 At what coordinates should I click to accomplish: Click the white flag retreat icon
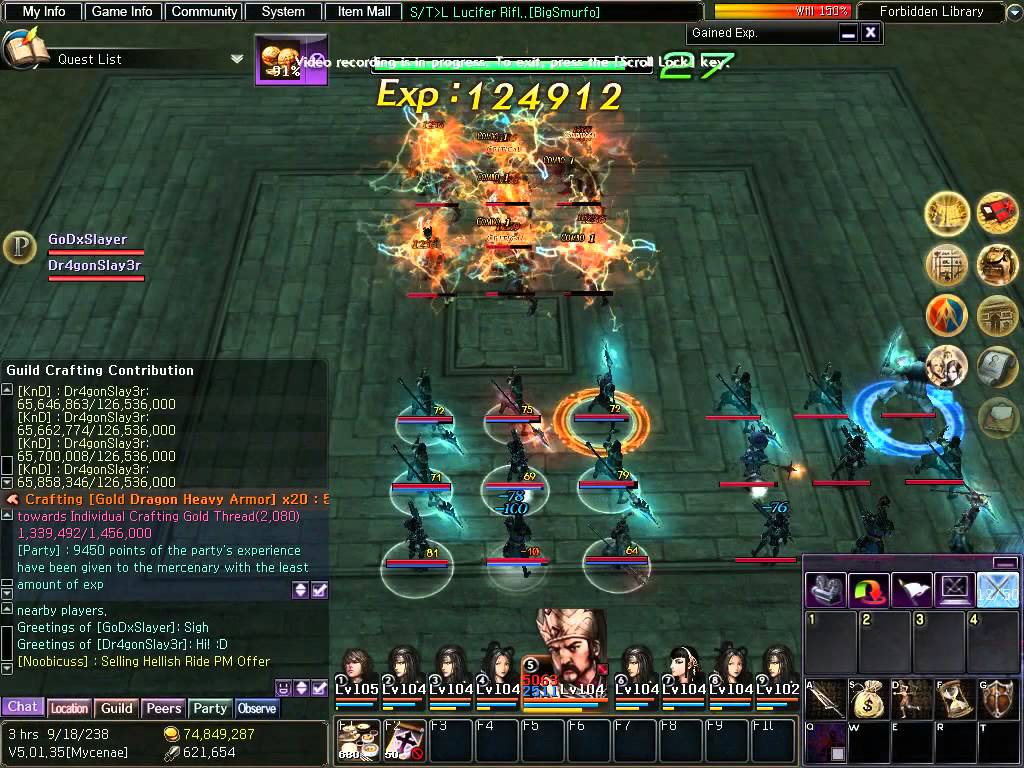point(911,590)
